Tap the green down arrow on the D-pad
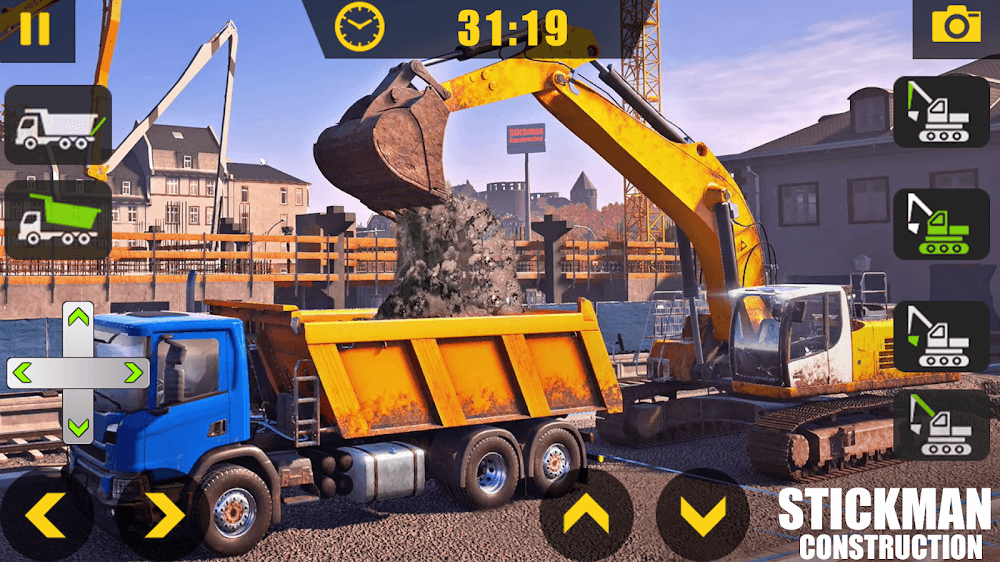Screen dimensions: 1000x562 click(78, 427)
